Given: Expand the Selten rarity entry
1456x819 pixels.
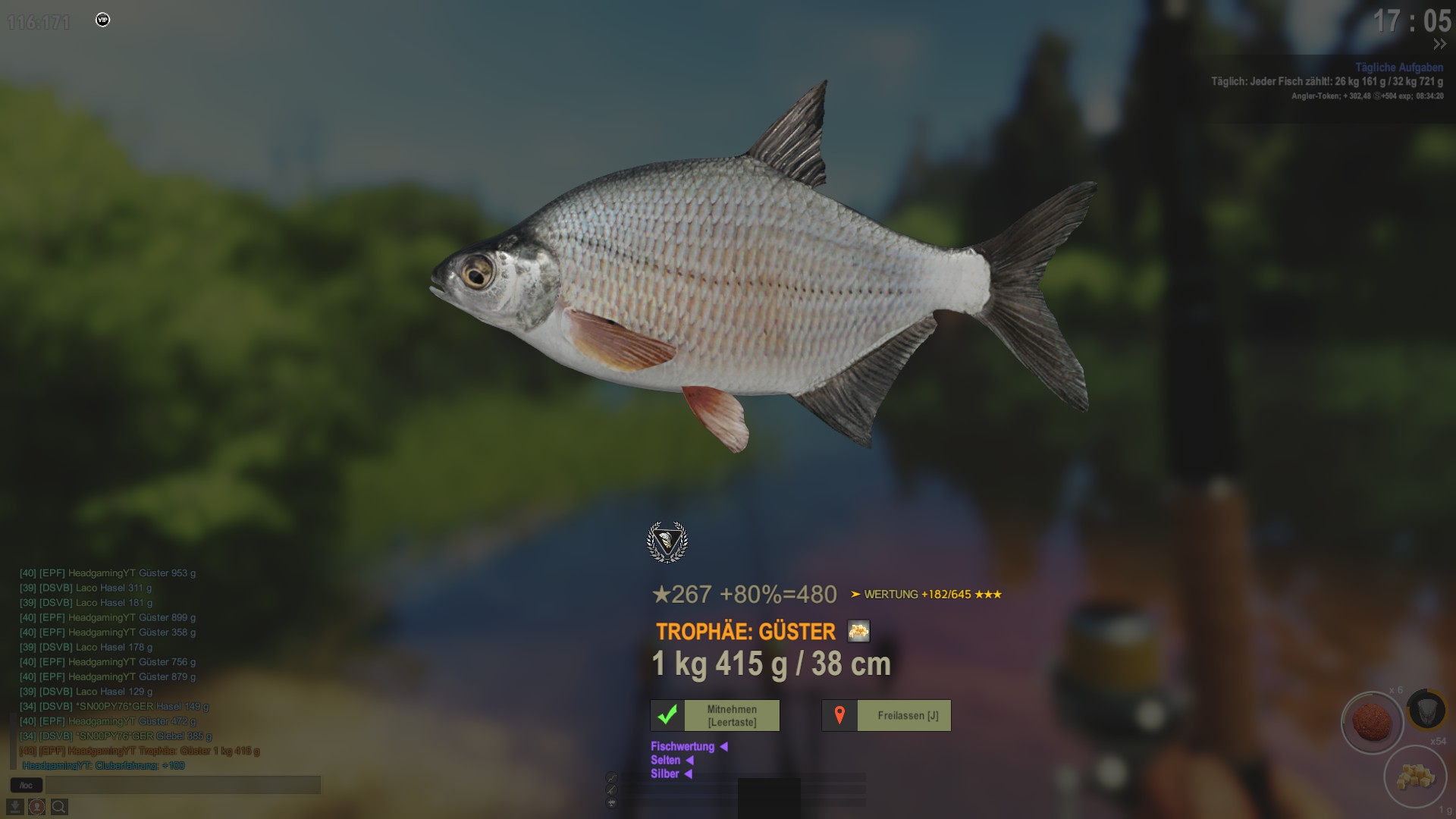Looking at the screenshot, I should (x=672, y=760).
